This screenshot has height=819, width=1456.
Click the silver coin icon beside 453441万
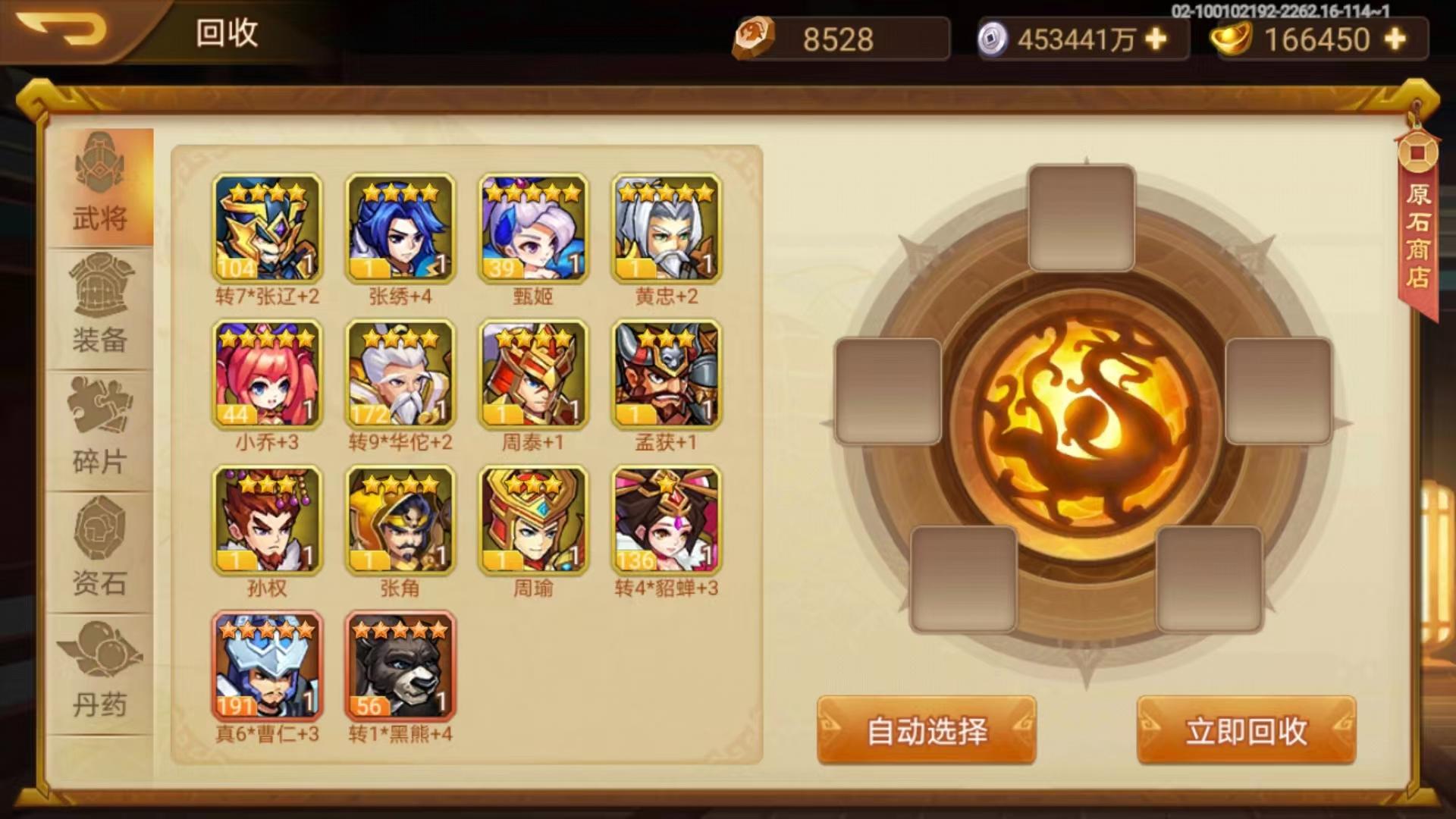[993, 36]
